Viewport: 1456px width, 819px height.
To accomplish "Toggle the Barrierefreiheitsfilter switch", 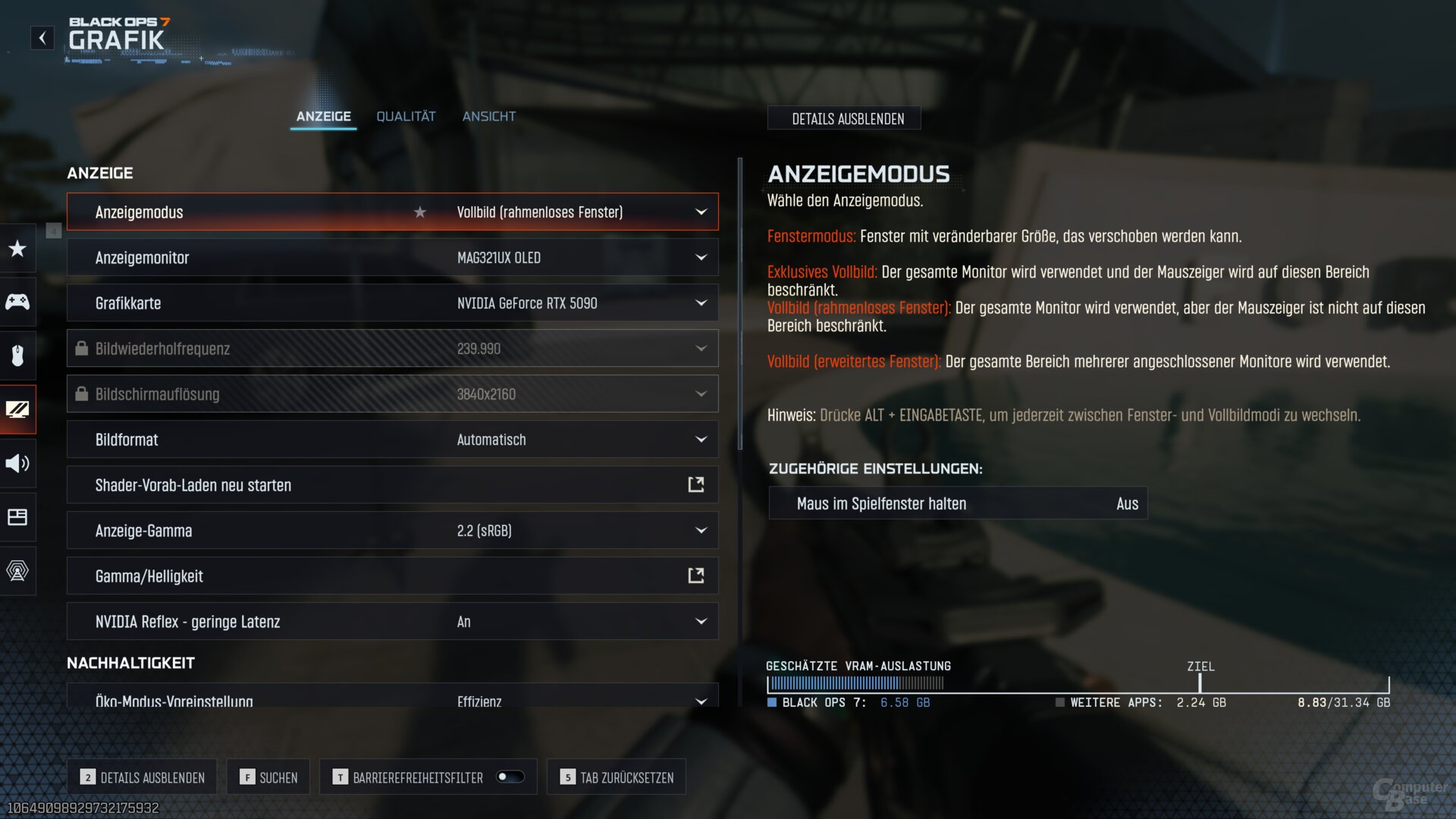I will coord(510,777).
